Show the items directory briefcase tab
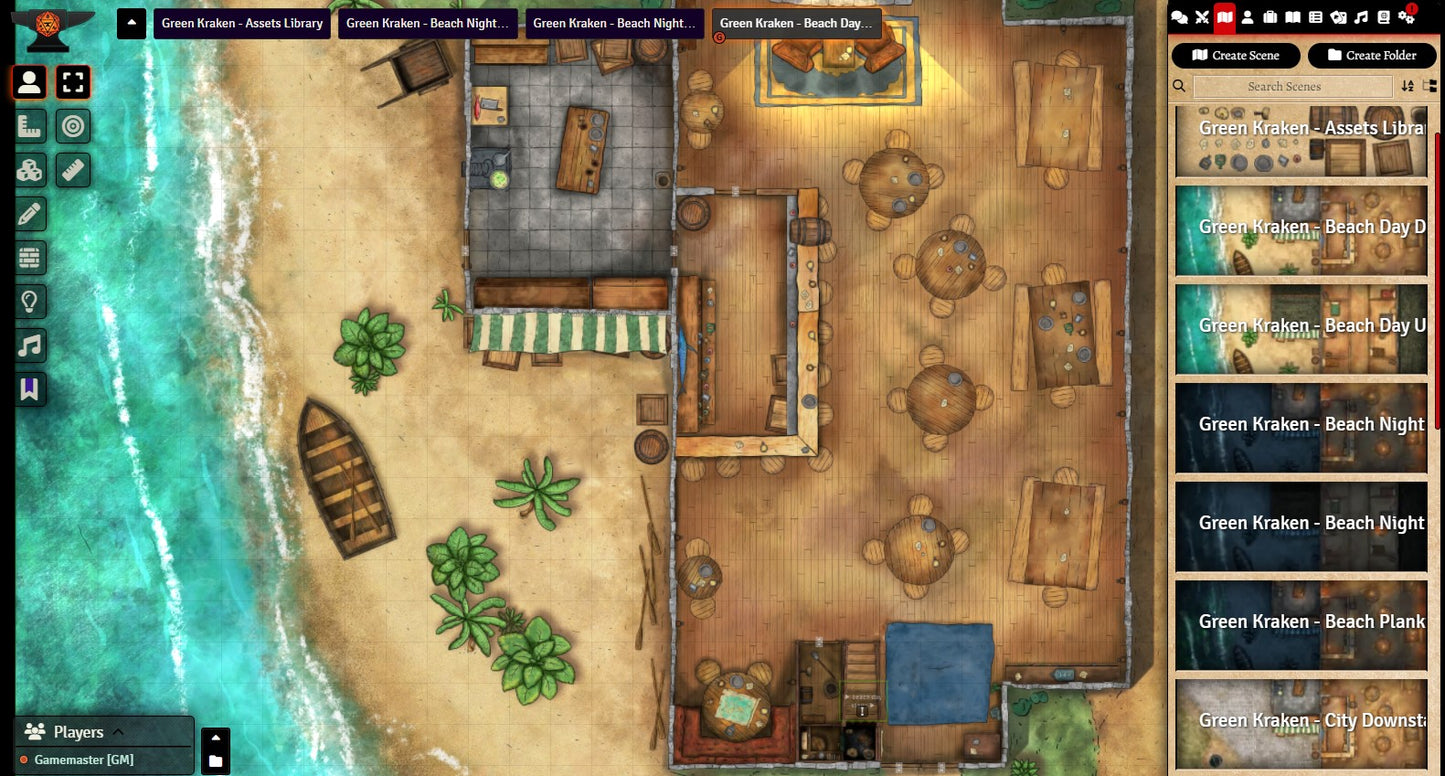The height and width of the screenshot is (776, 1445). (1270, 16)
